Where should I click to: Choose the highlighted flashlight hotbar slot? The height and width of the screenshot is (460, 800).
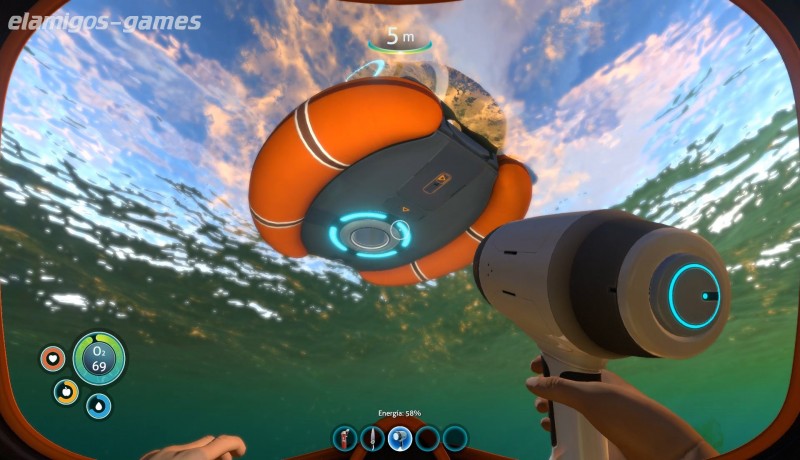400,438
